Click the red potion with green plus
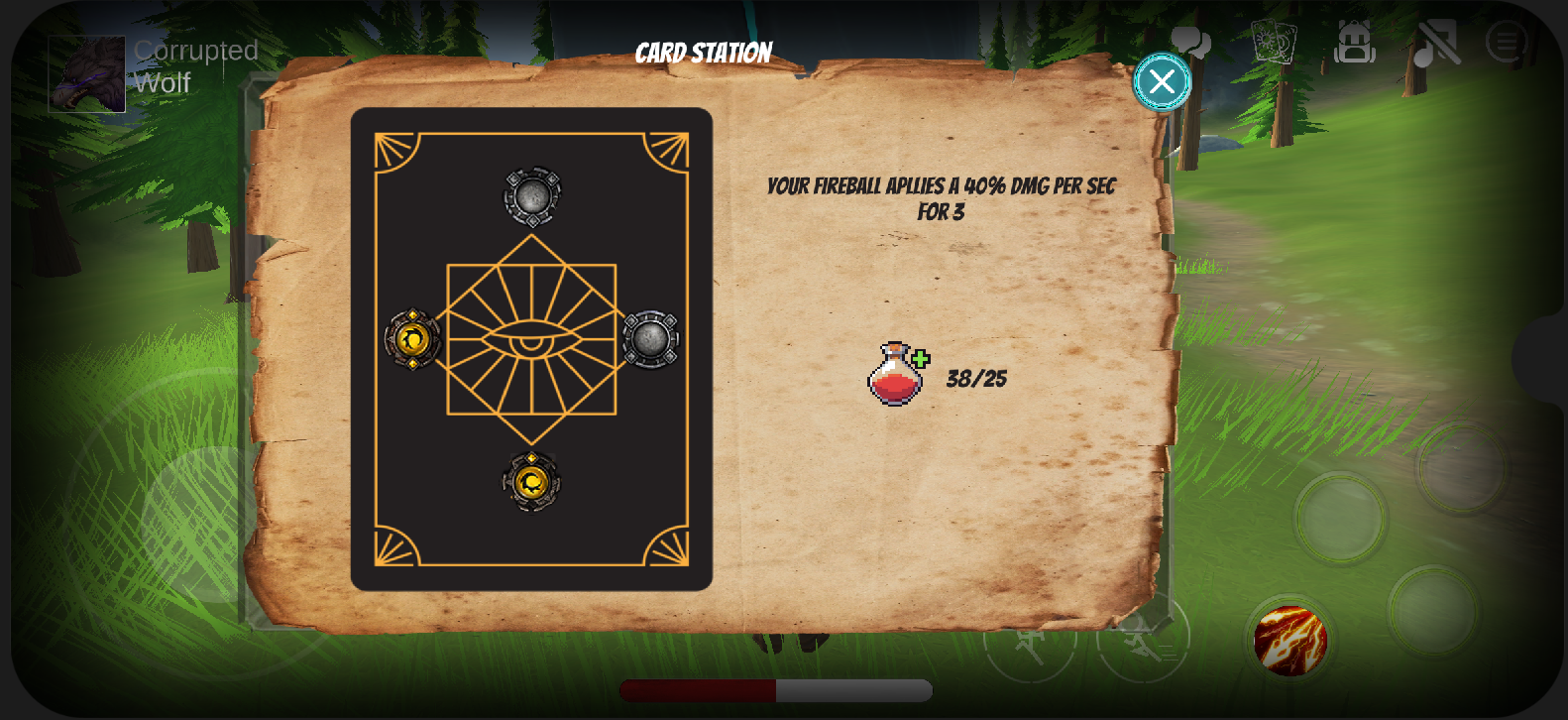 (x=897, y=375)
